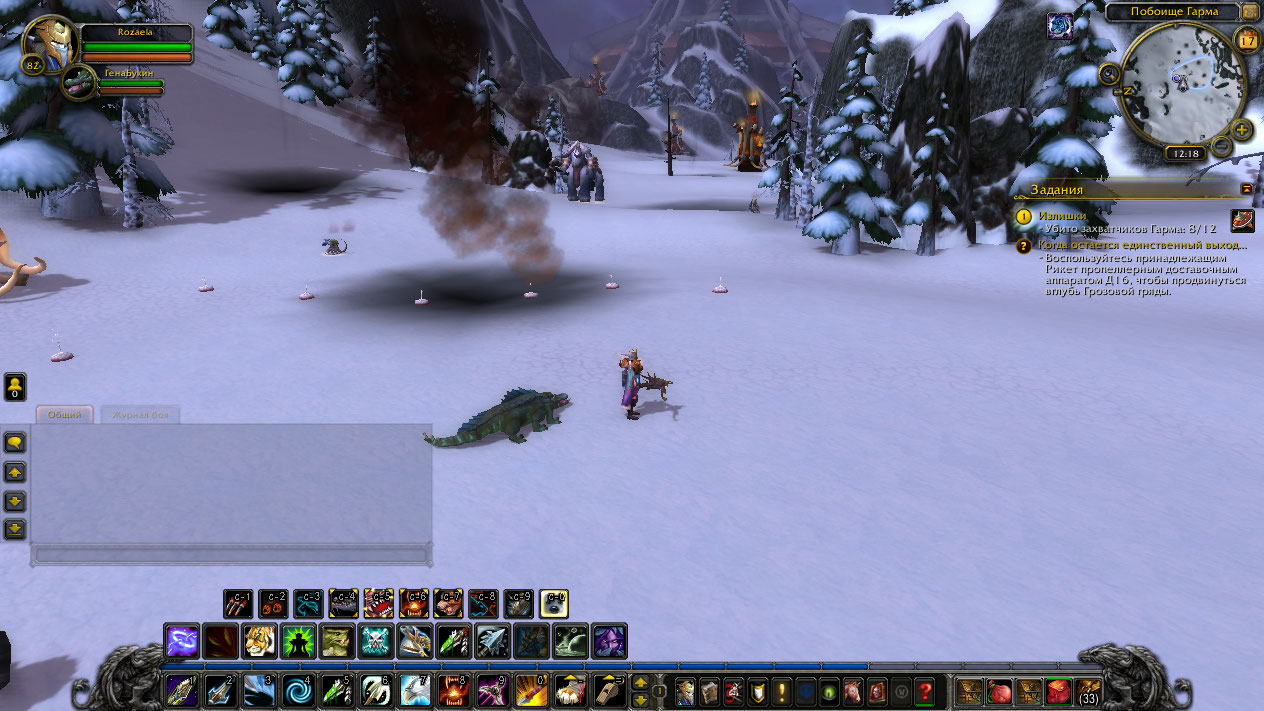Open the calendar showing day 17
Screen dimensions: 1264x711
click(x=1247, y=40)
